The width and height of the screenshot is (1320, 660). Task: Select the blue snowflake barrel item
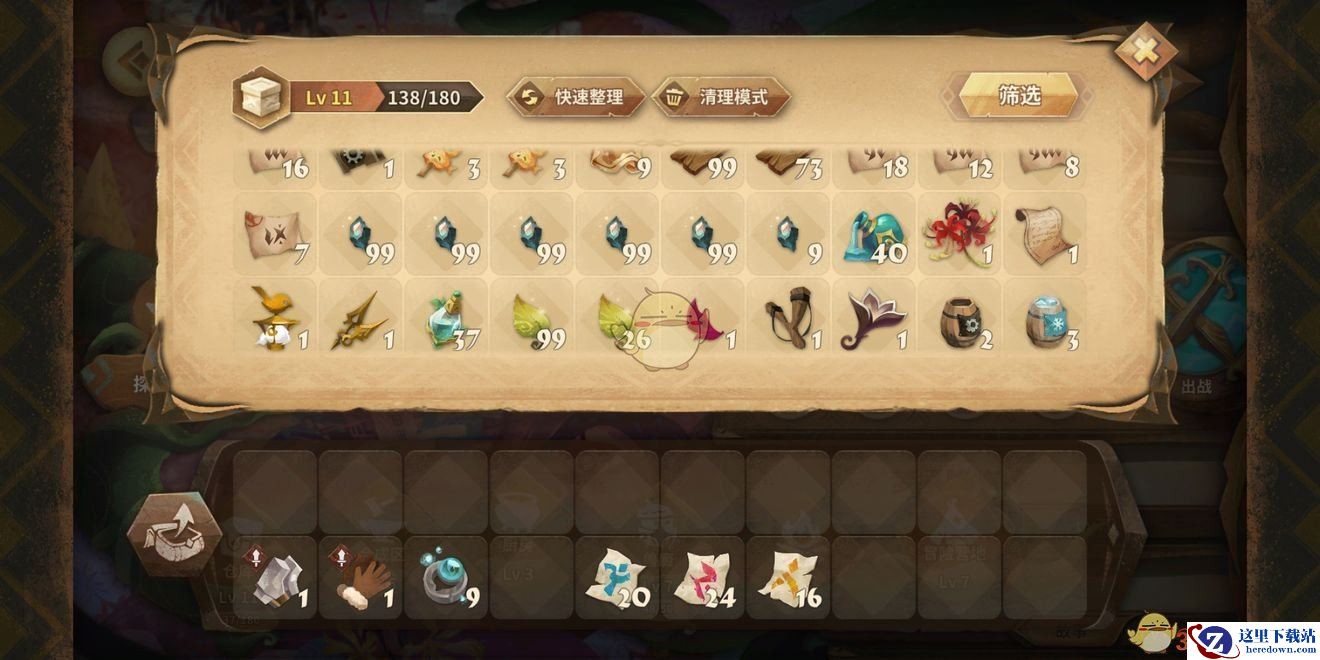point(1045,318)
